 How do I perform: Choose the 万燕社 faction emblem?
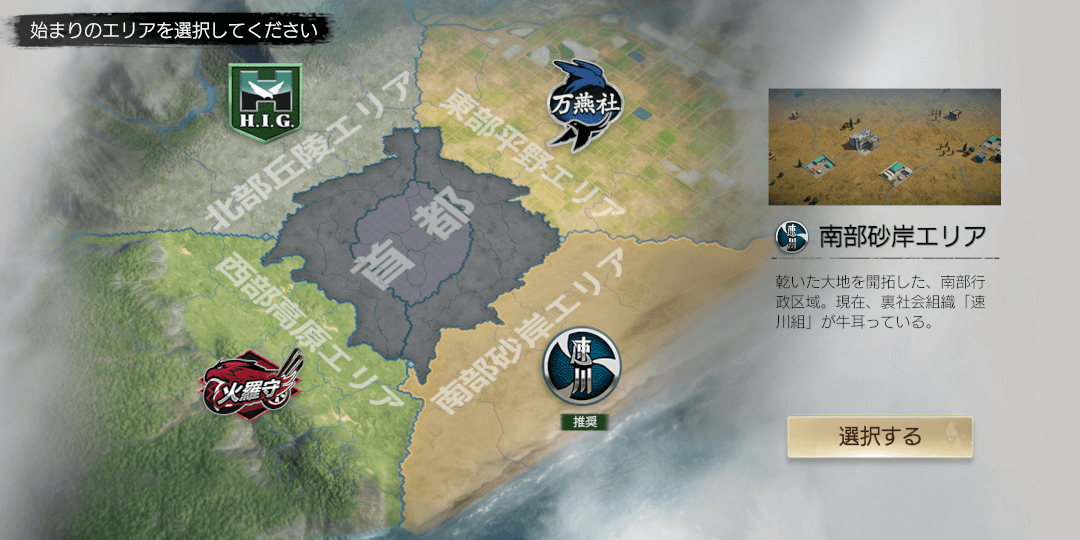point(579,103)
